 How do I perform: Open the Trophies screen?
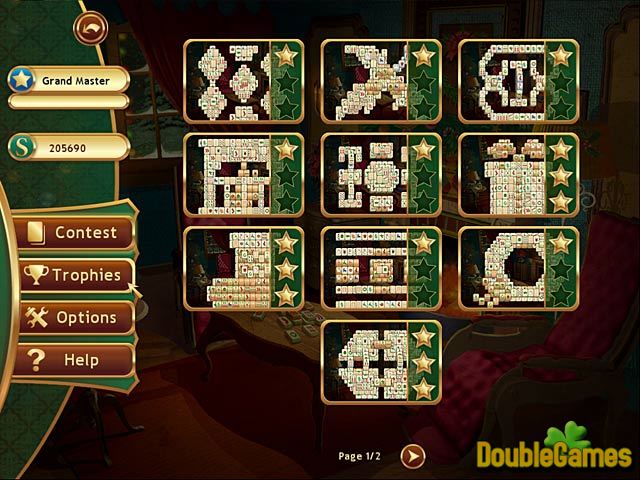point(76,275)
